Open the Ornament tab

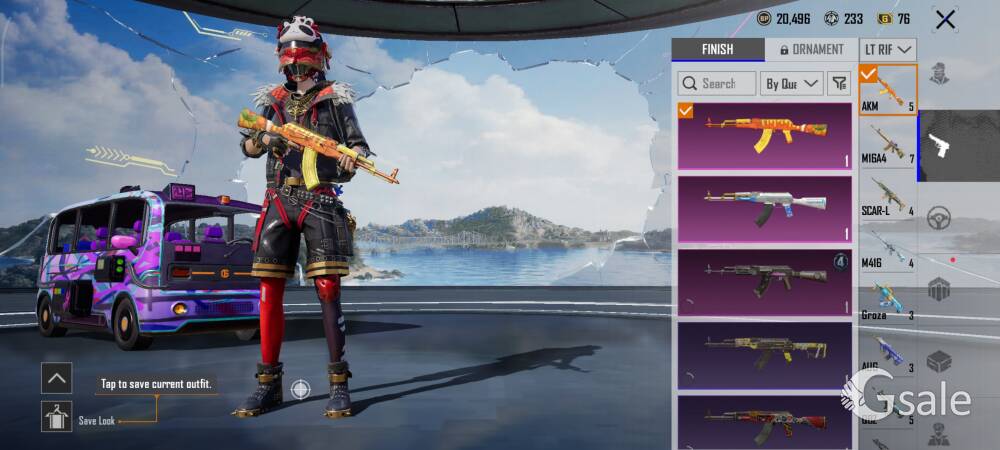pos(811,49)
